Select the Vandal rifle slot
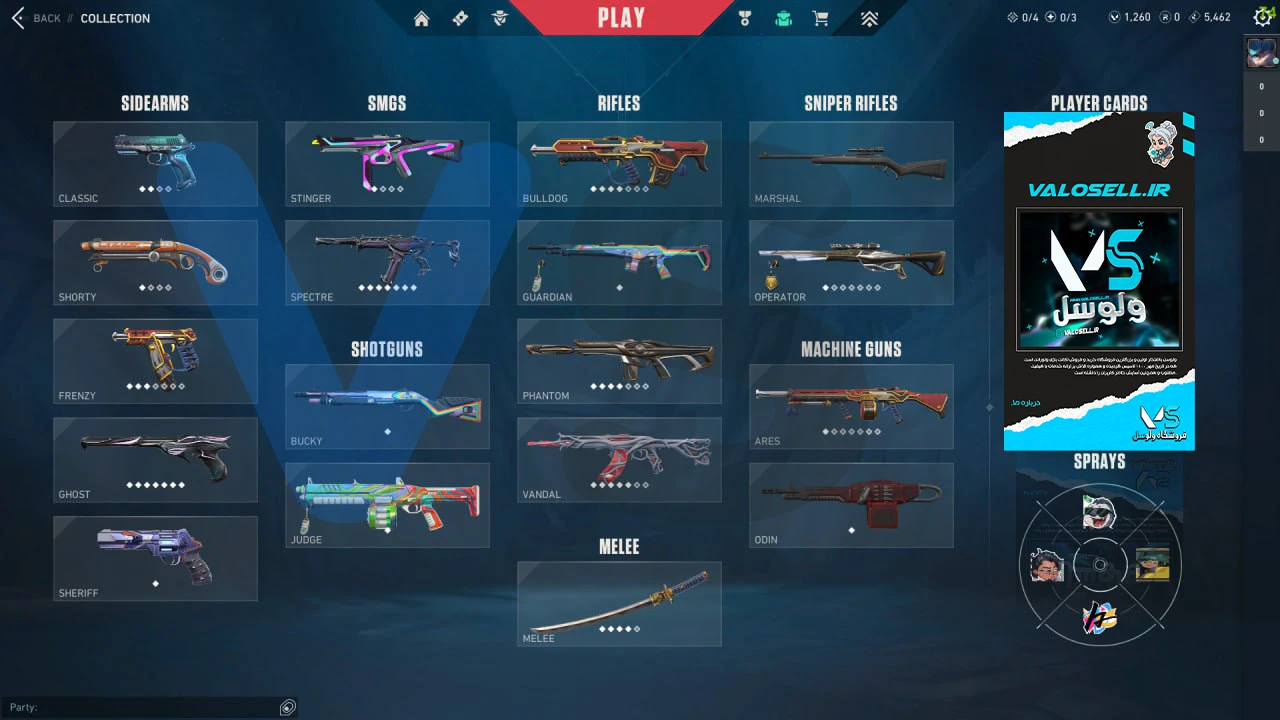This screenshot has width=1280, height=720. (619, 459)
